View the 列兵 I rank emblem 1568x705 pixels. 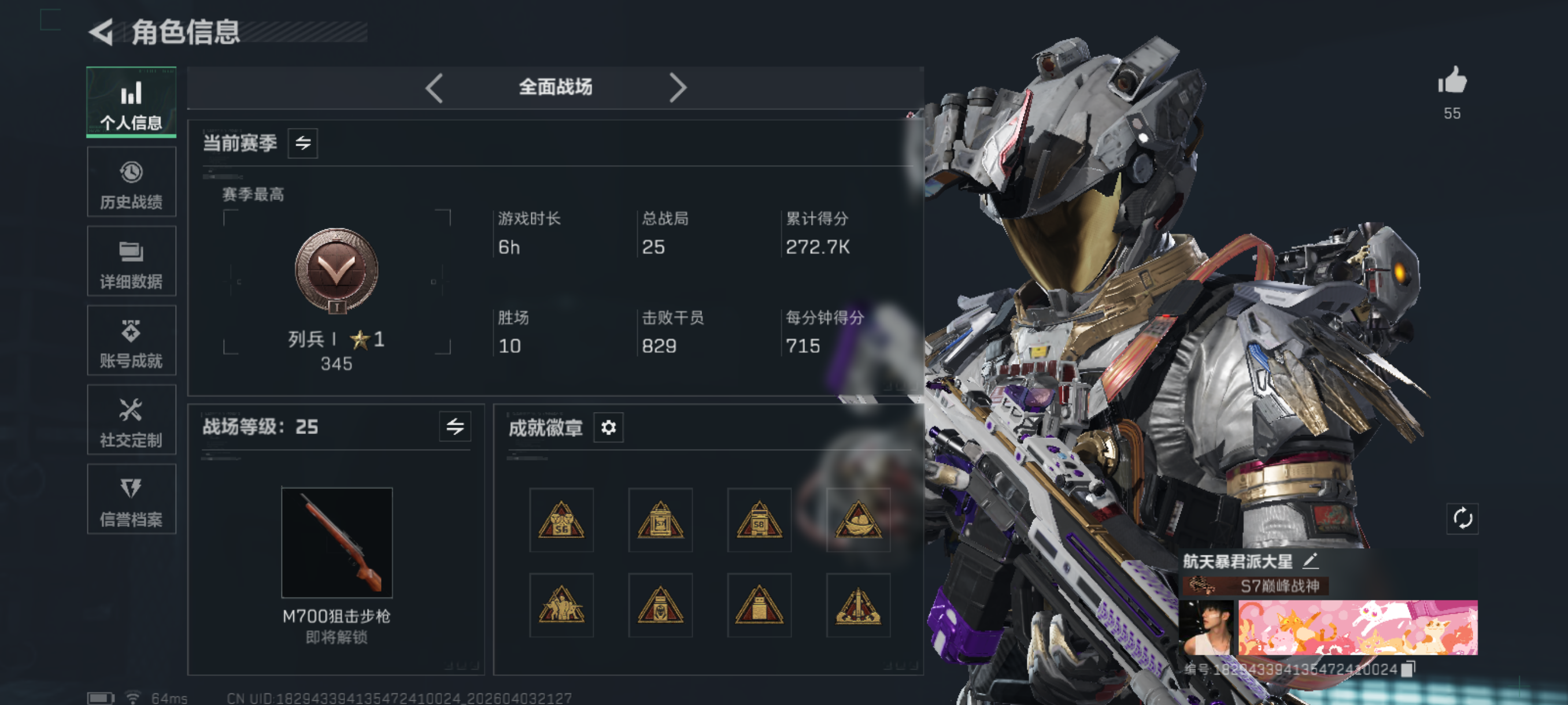coord(336,271)
